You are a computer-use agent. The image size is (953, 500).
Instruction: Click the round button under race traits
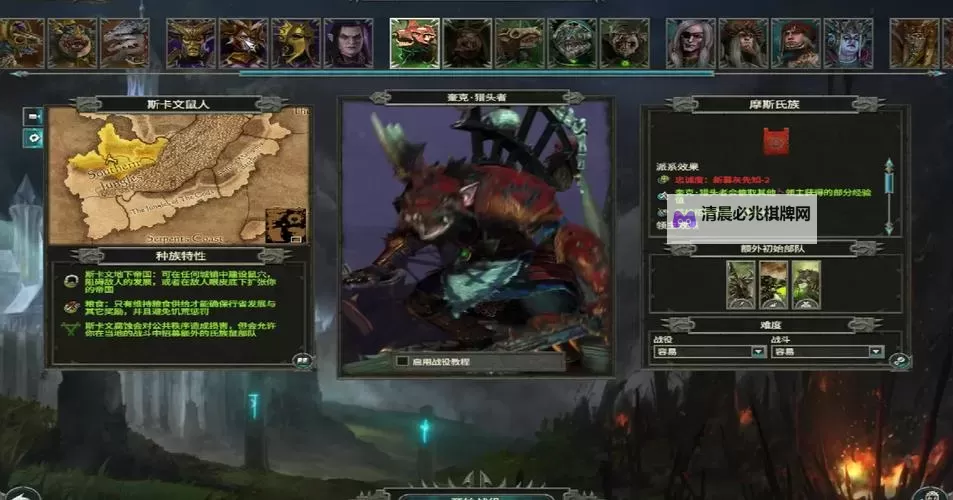pos(299,360)
